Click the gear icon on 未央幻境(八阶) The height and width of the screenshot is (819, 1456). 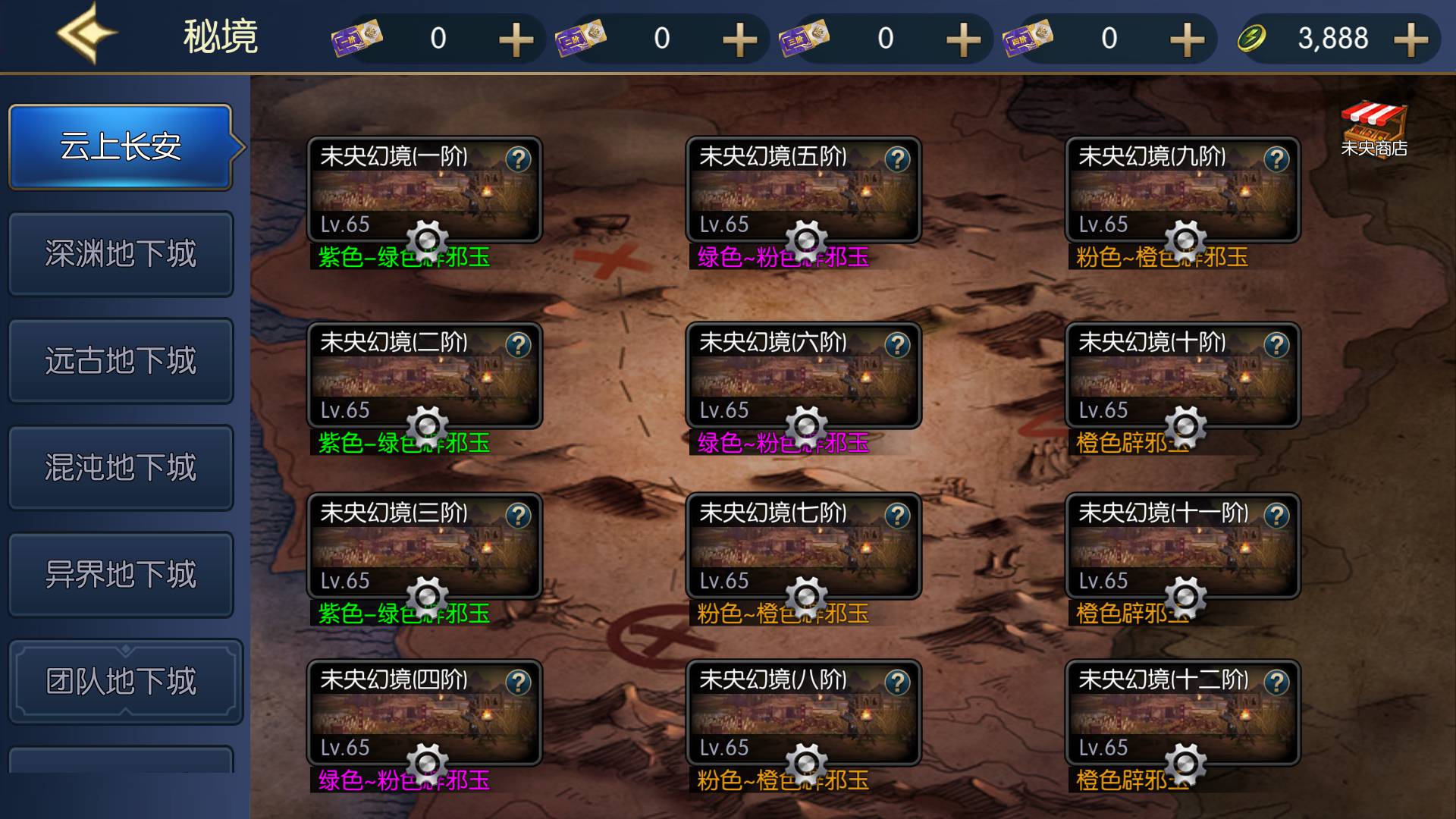pyautogui.click(x=806, y=763)
